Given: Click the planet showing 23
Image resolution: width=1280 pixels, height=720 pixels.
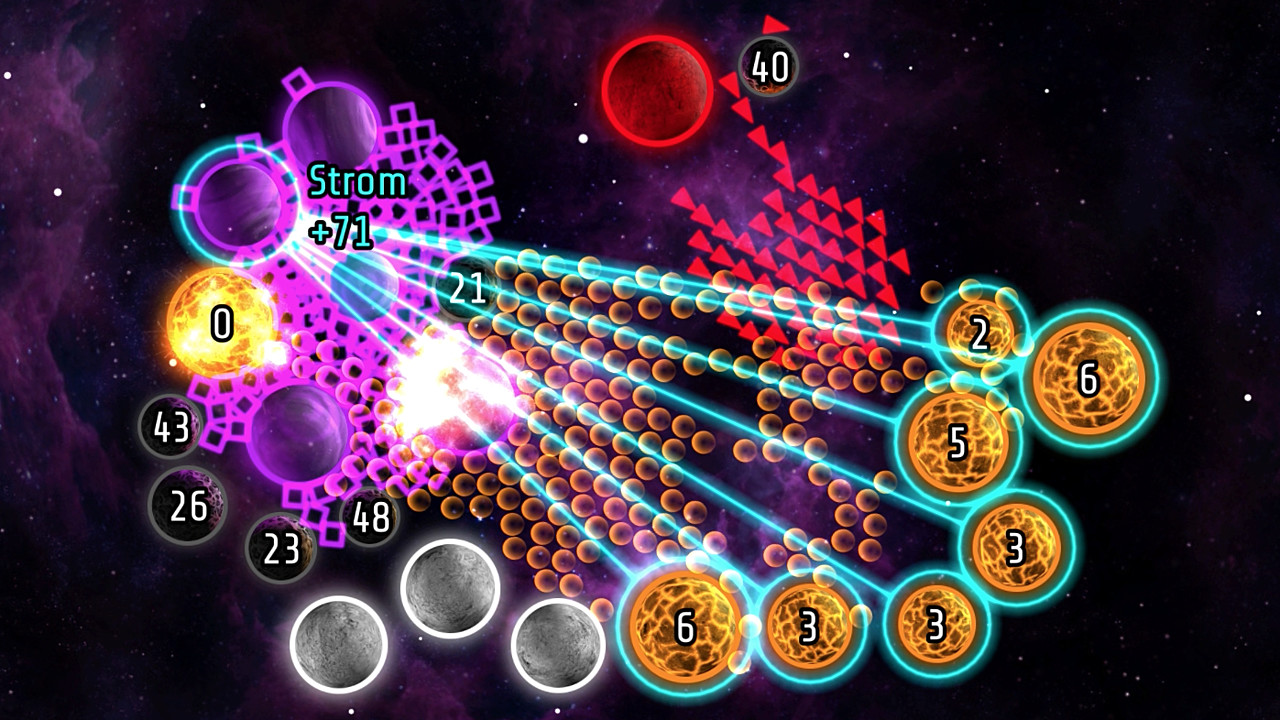Looking at the screenshot, I should click(283, 547).
